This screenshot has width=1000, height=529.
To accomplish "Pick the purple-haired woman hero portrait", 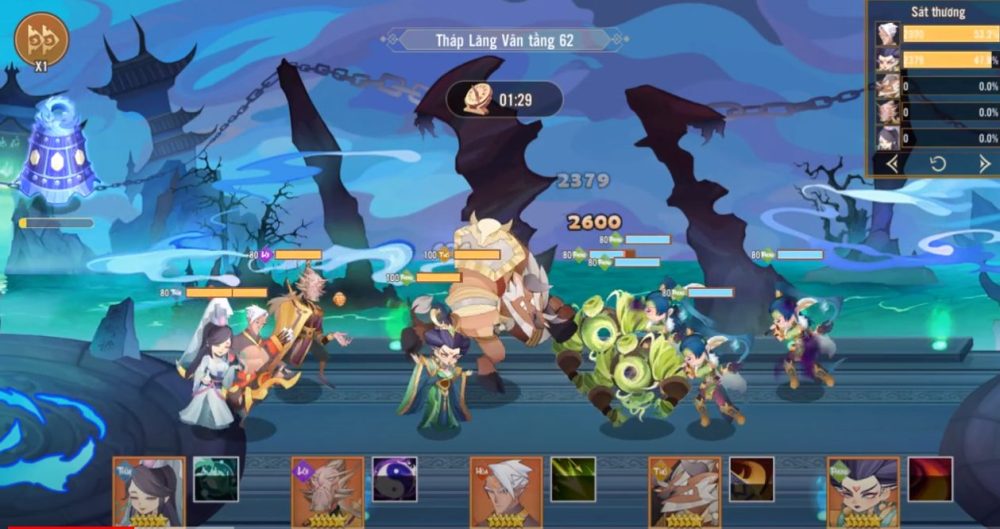I will [x=863, y=492].
